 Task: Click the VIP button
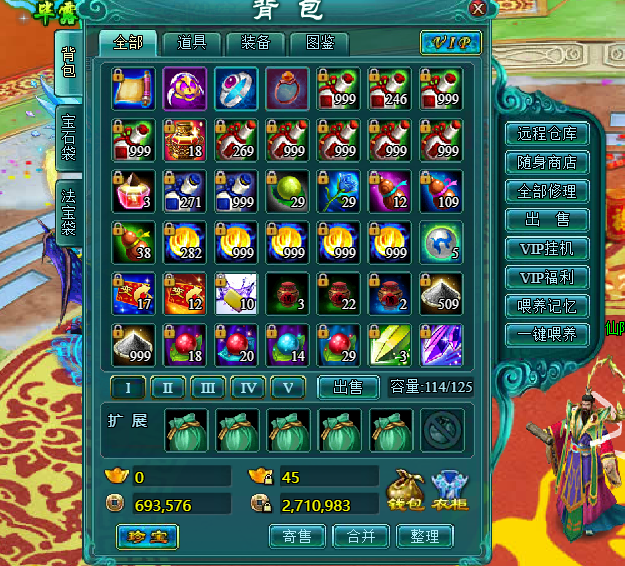pyautogui.click(x=451, y=43)
